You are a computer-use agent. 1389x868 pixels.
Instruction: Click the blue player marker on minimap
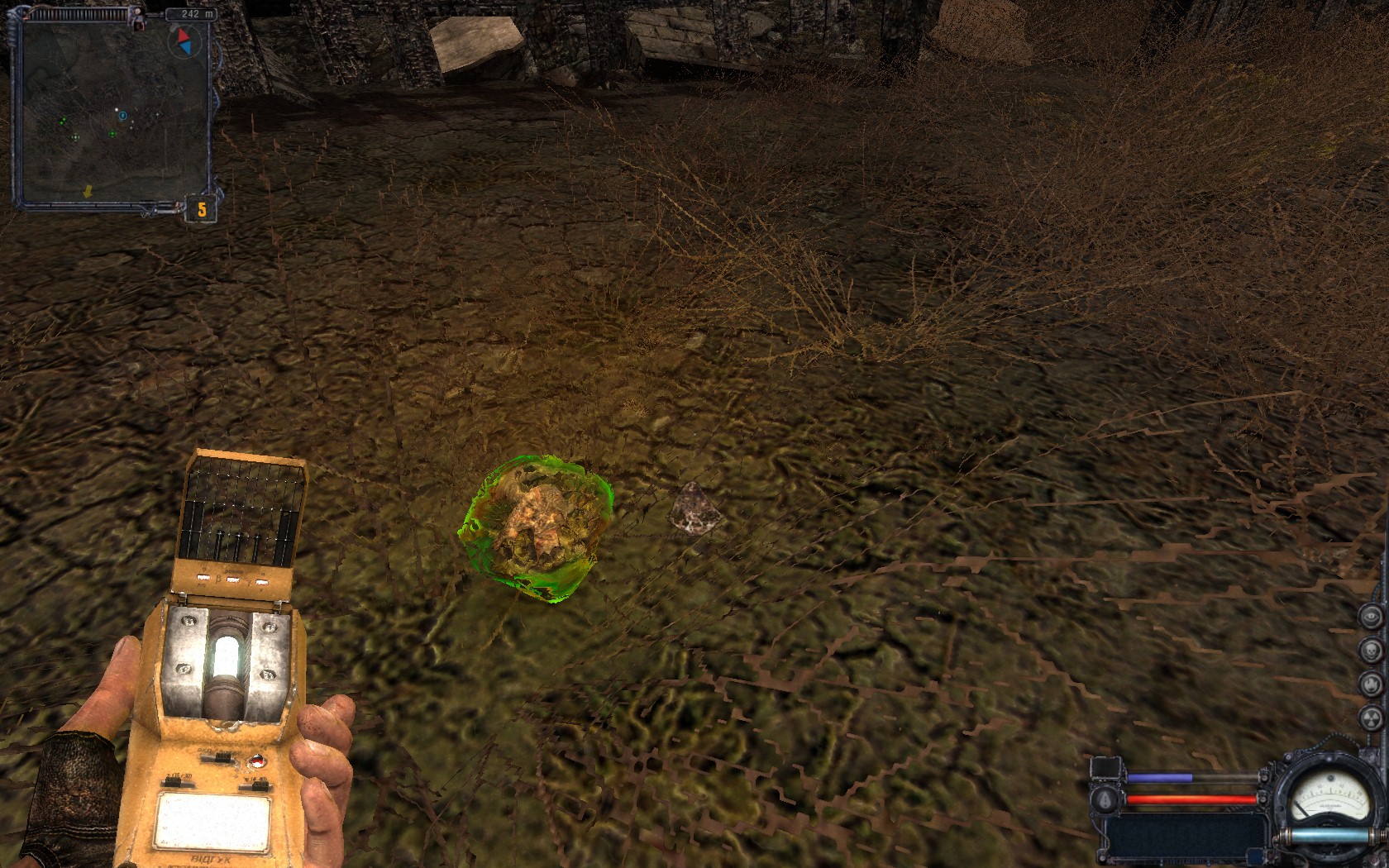tap(123, 117)
